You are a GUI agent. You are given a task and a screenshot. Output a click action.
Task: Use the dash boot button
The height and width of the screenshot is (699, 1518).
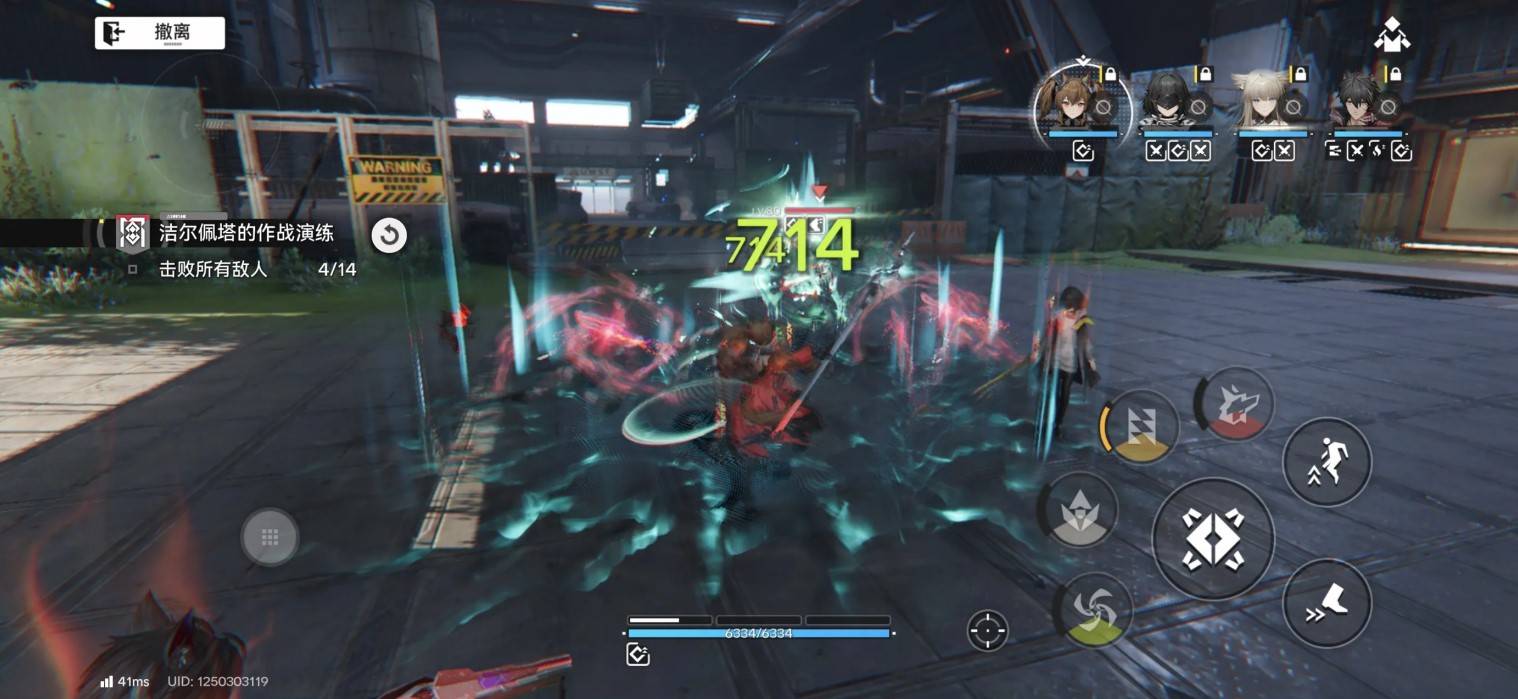(1326, 602)
